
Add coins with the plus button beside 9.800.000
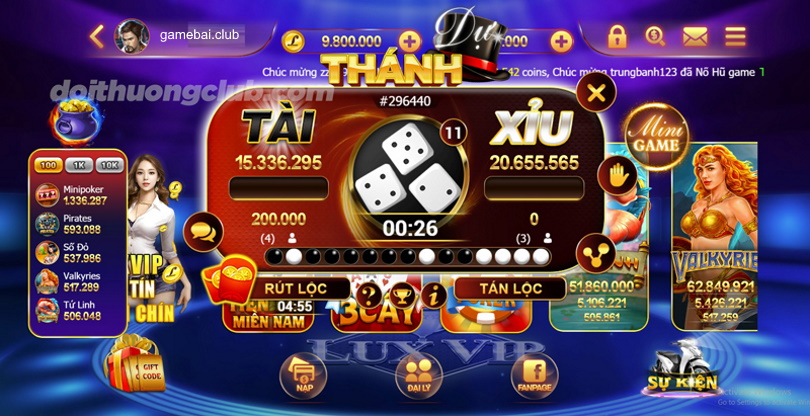[x=410, y=41]
